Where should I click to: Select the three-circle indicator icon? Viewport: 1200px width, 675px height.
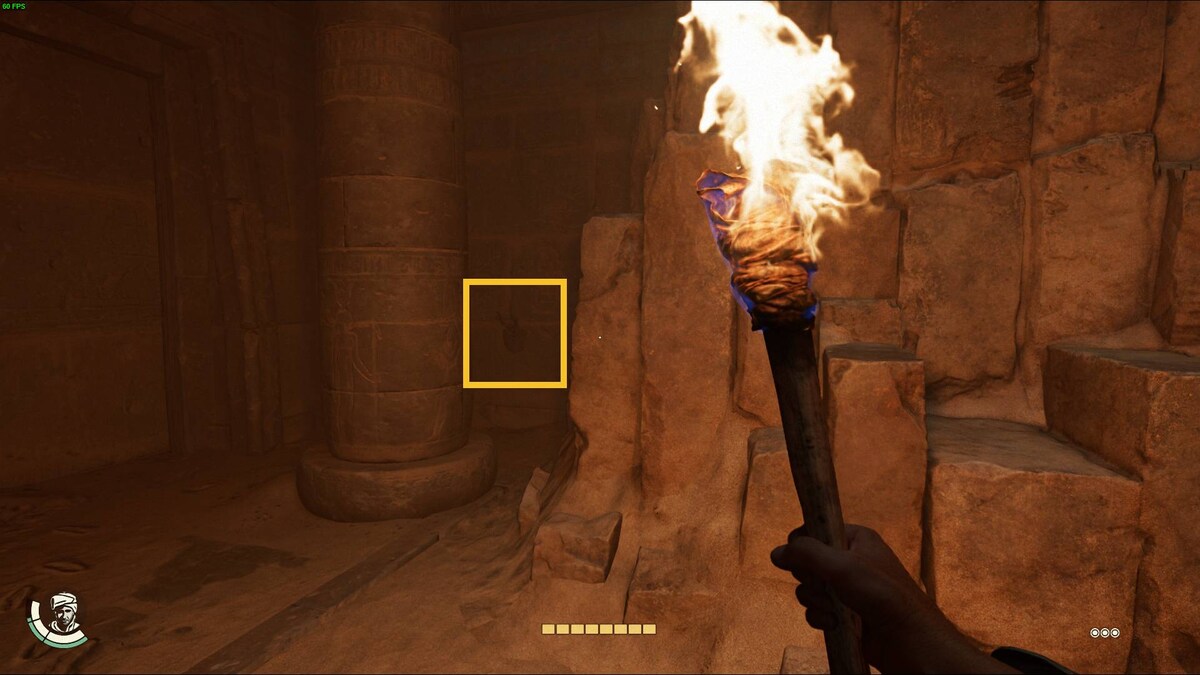coord(1104,633)
